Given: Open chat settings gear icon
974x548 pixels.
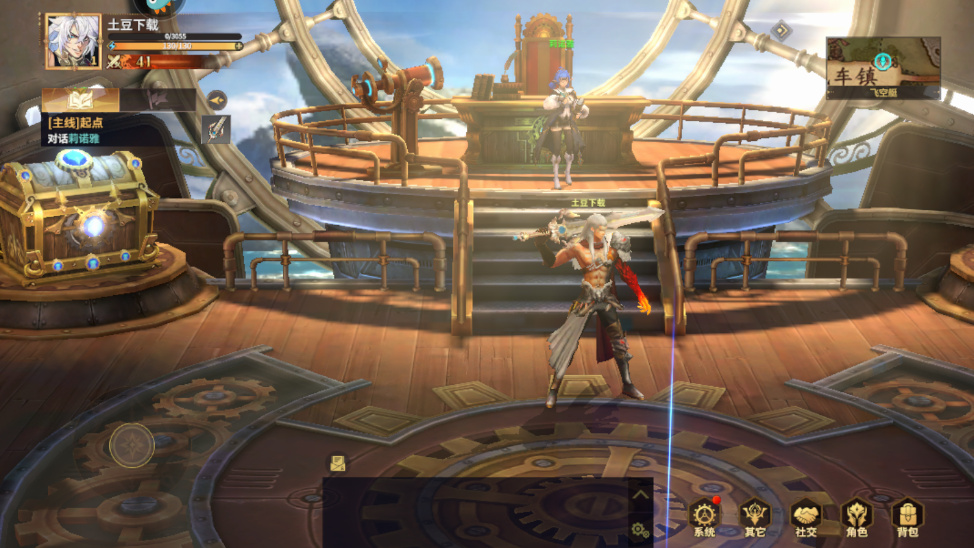Looking at the screenshot, I should (x=639, y=530).
